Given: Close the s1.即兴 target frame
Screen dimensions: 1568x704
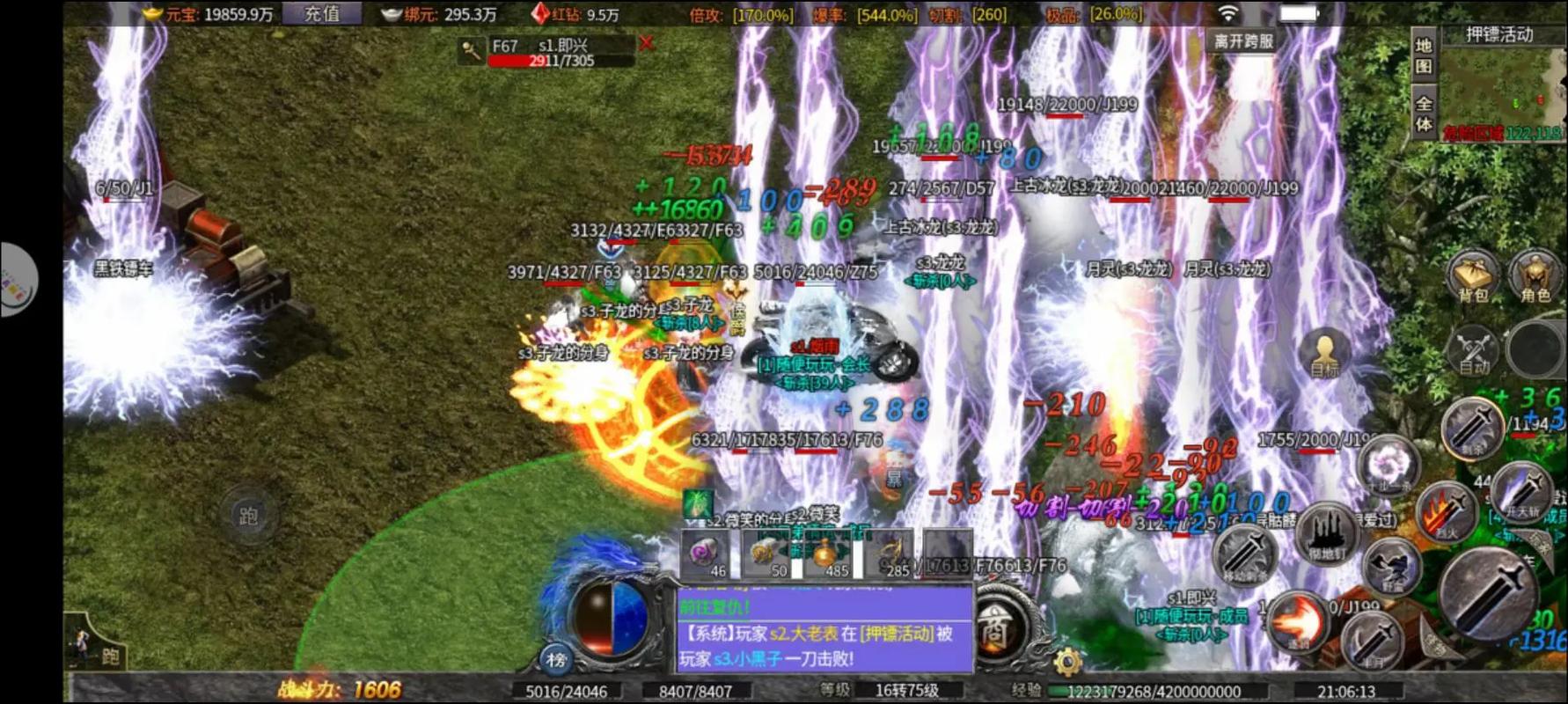Looking at the screenshot, I should (x=646, y=43).
